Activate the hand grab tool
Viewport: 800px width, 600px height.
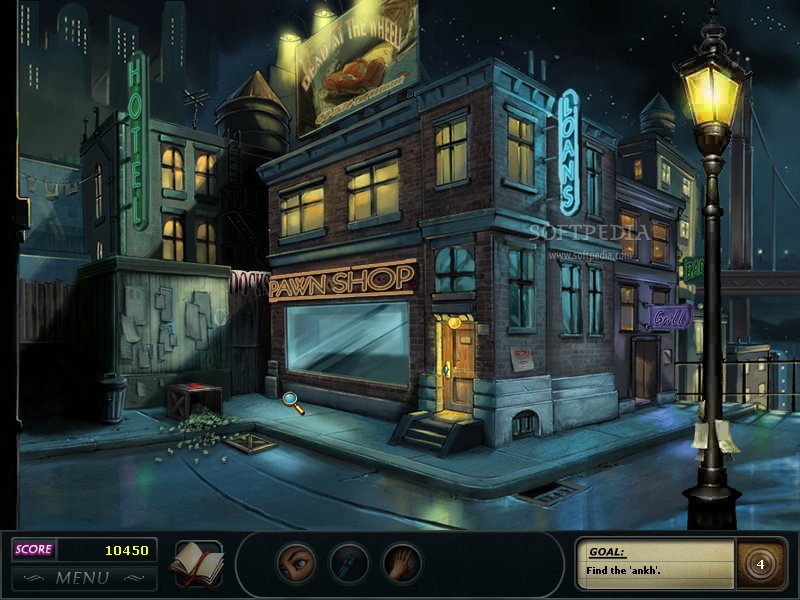[402, 563]
